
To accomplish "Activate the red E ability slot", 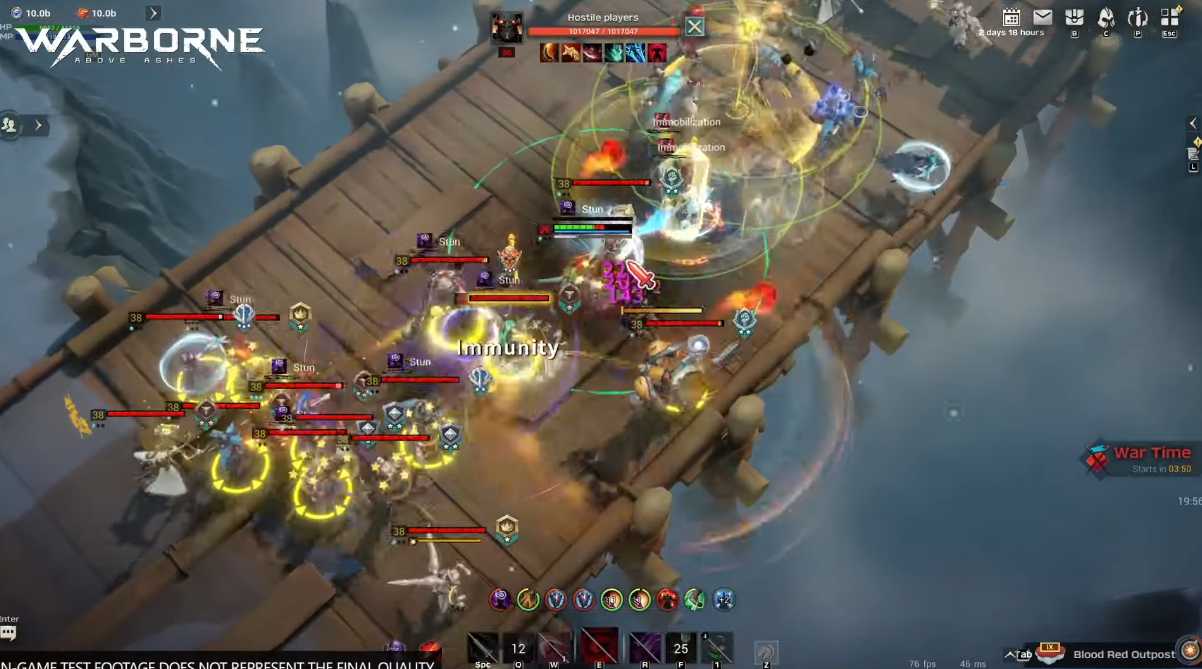I will pyautogui.click(x=600, y=648).
